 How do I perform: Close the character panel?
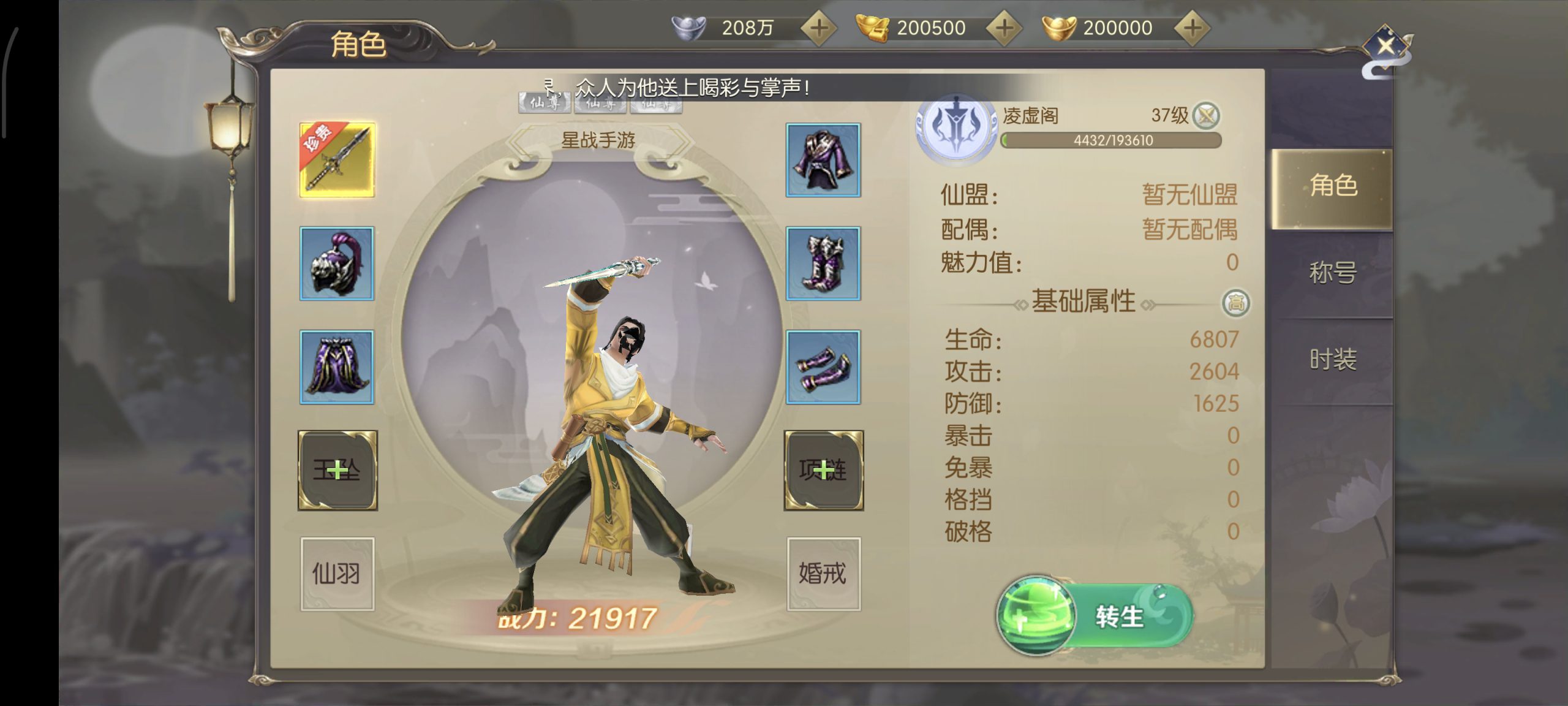click(1385, 47)
